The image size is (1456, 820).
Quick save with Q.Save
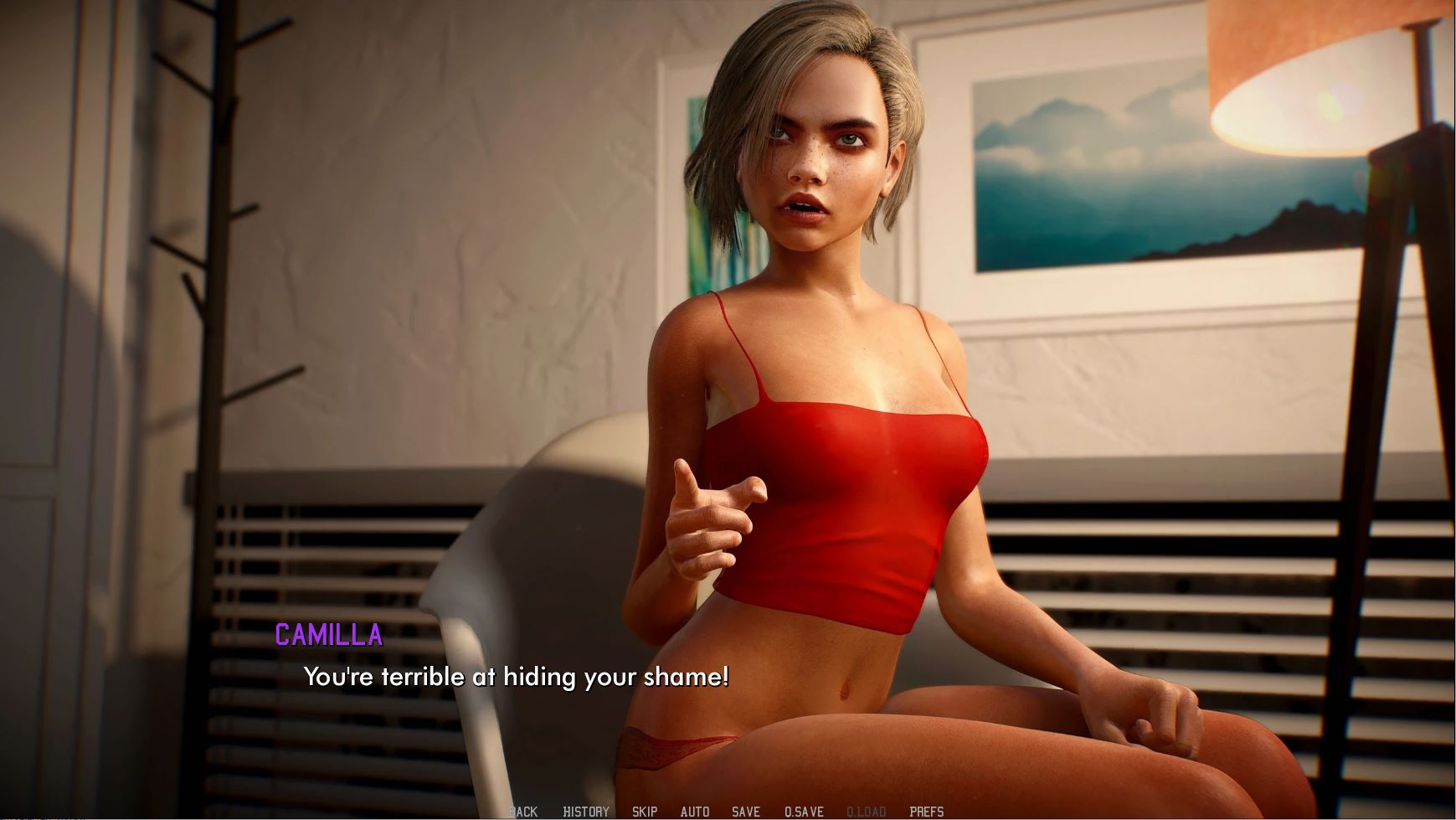pyautogui.click(x=804, y=811)
